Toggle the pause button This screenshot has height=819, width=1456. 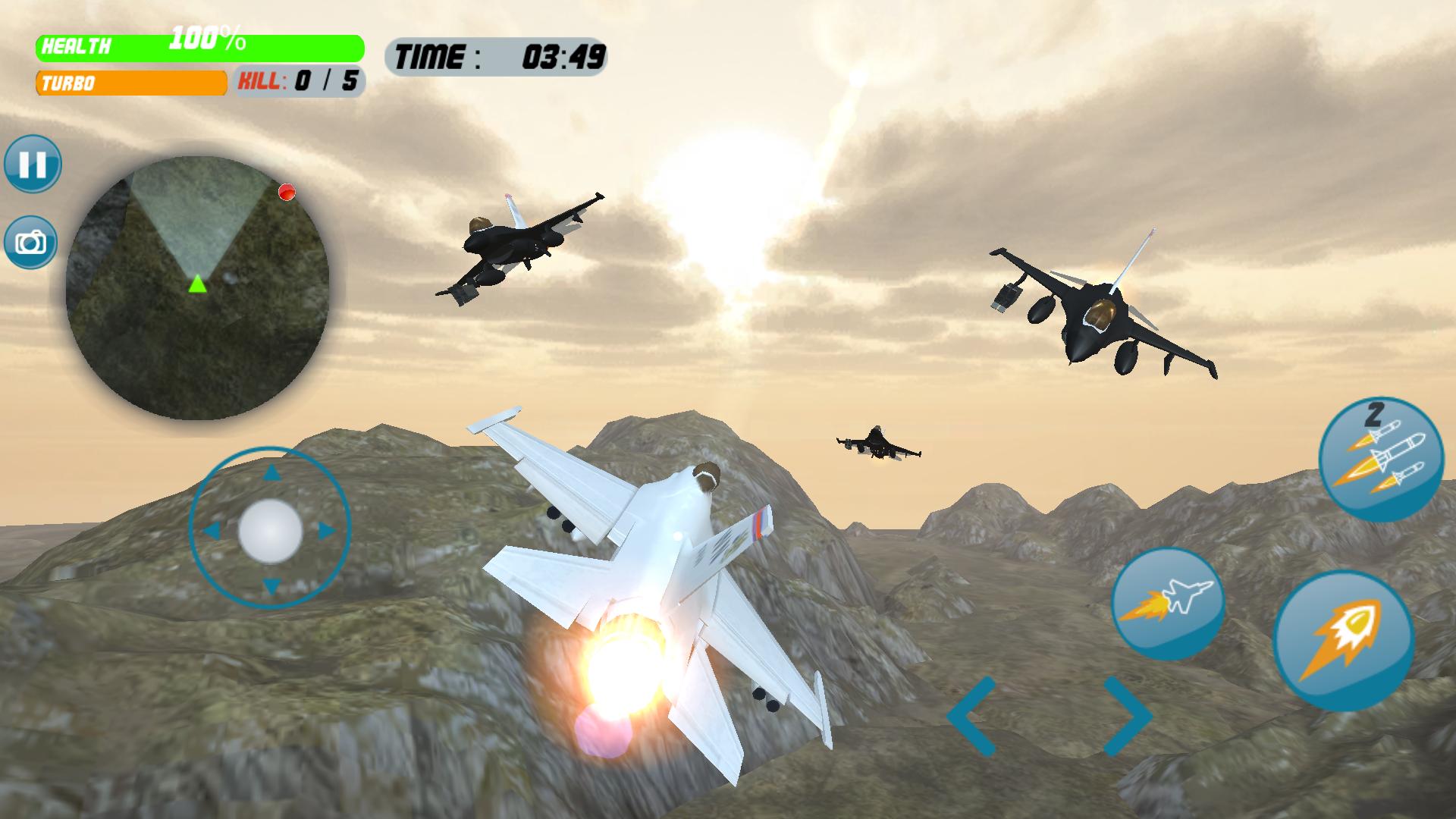(33, 164)
